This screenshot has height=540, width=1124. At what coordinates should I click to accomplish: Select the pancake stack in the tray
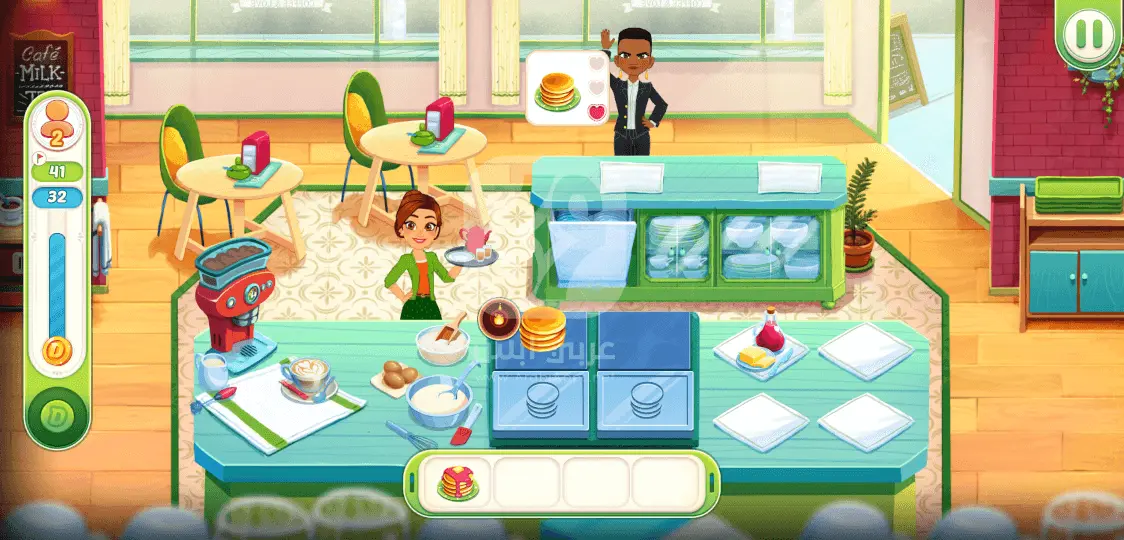click(x=458, y=483)
